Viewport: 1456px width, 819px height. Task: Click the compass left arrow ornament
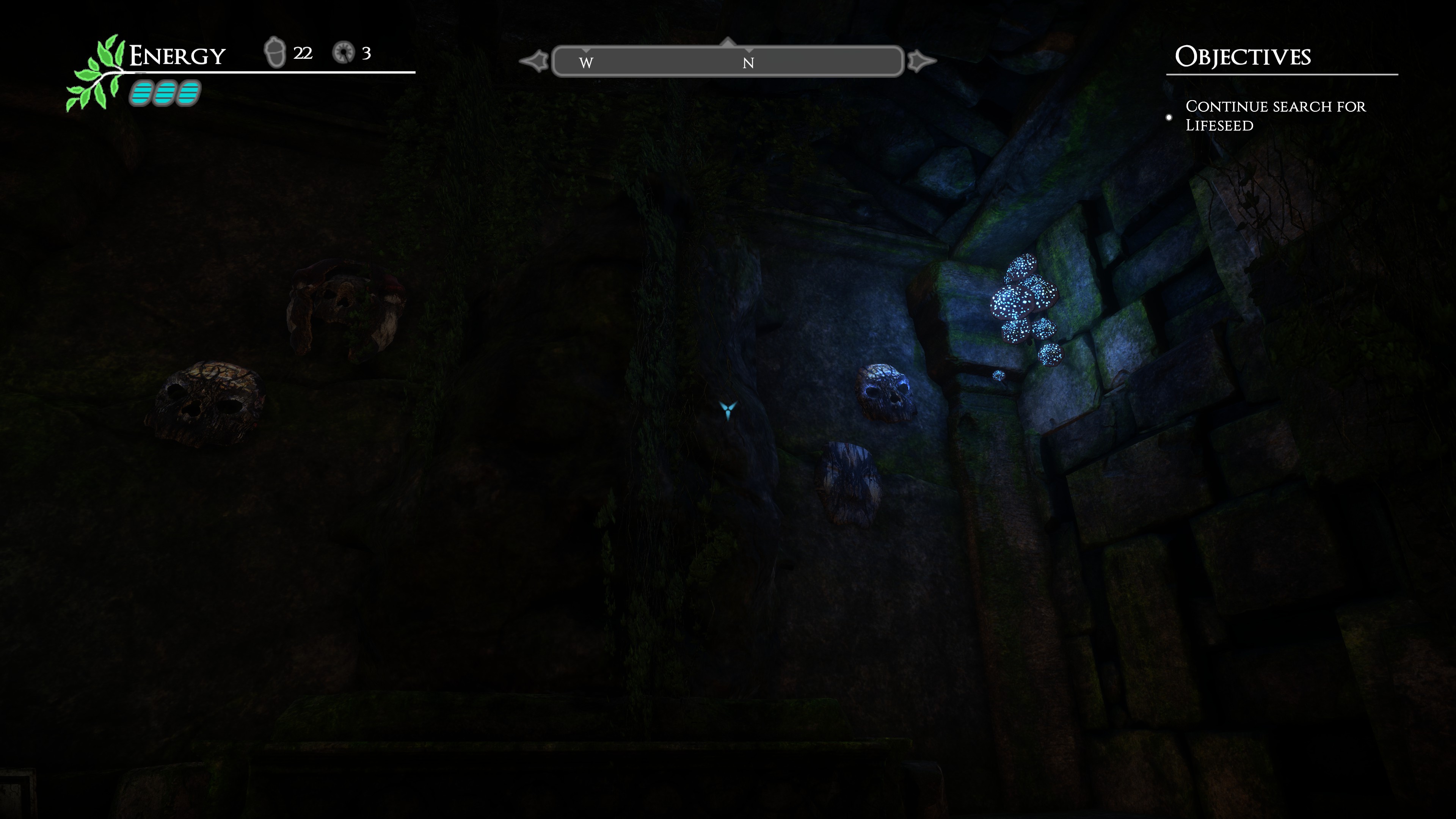pyautogui.click(x=534, y=61)
